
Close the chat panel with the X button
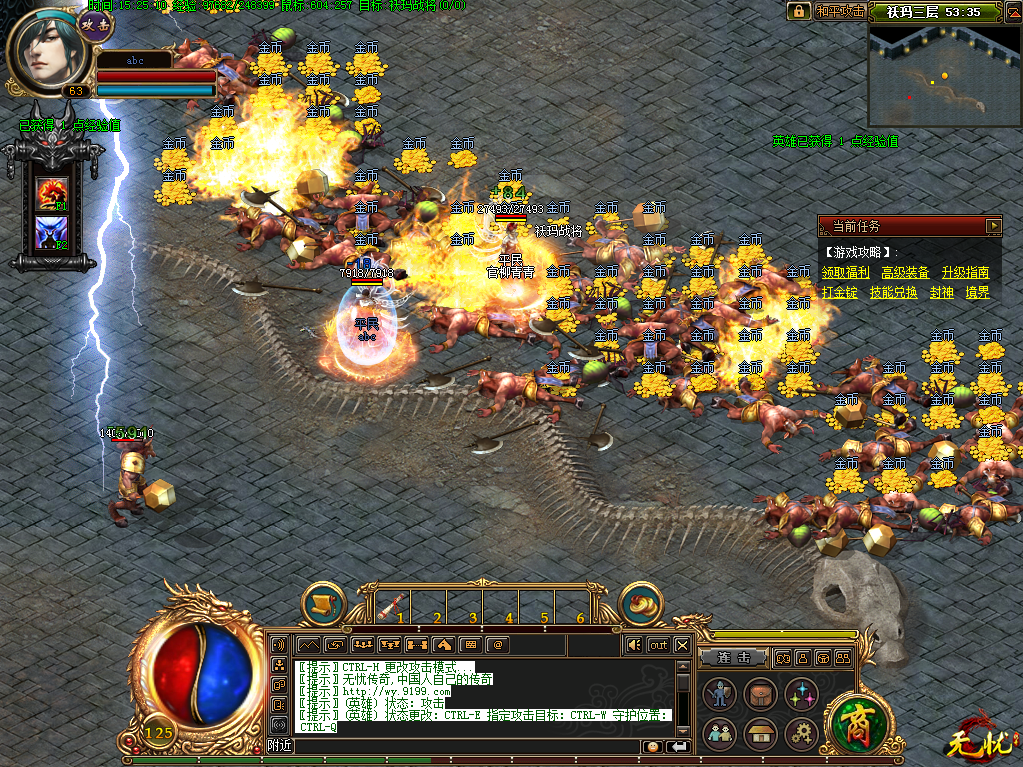click(682, 645)
